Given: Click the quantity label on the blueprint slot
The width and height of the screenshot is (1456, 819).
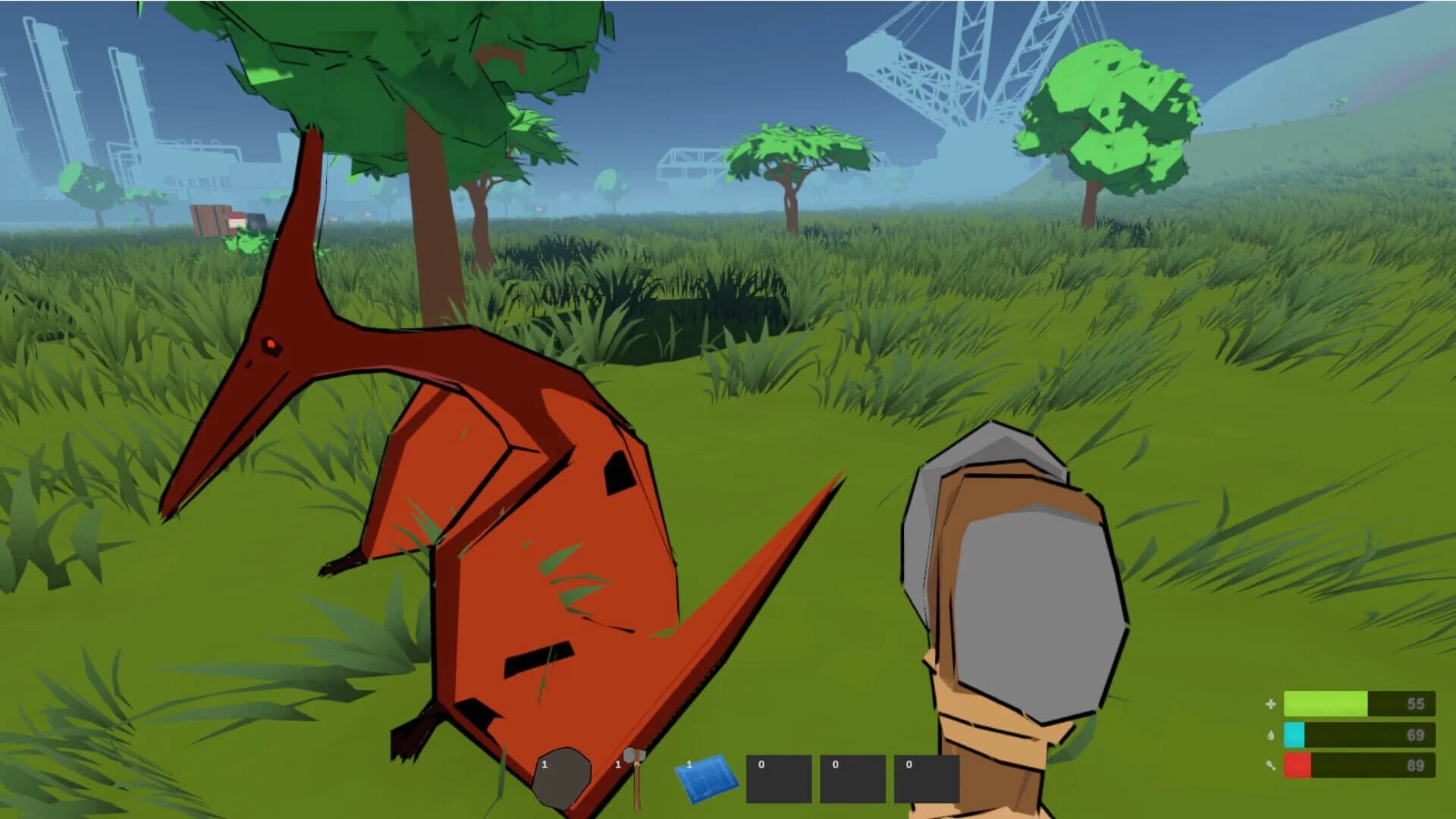Looking at the screenshot, I should [689, 765].
